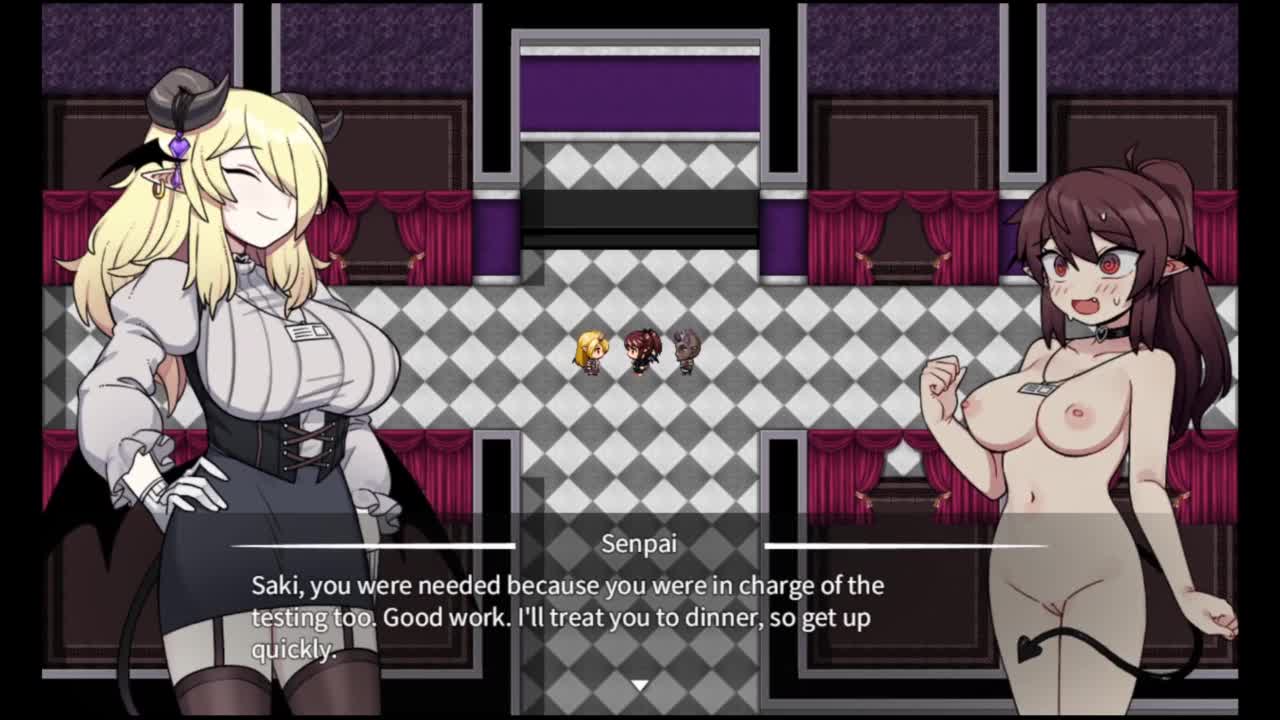Advance dialogue using the white down arrow
The height and width of the screenshot is (720, 1280).
tap(640, 685)
